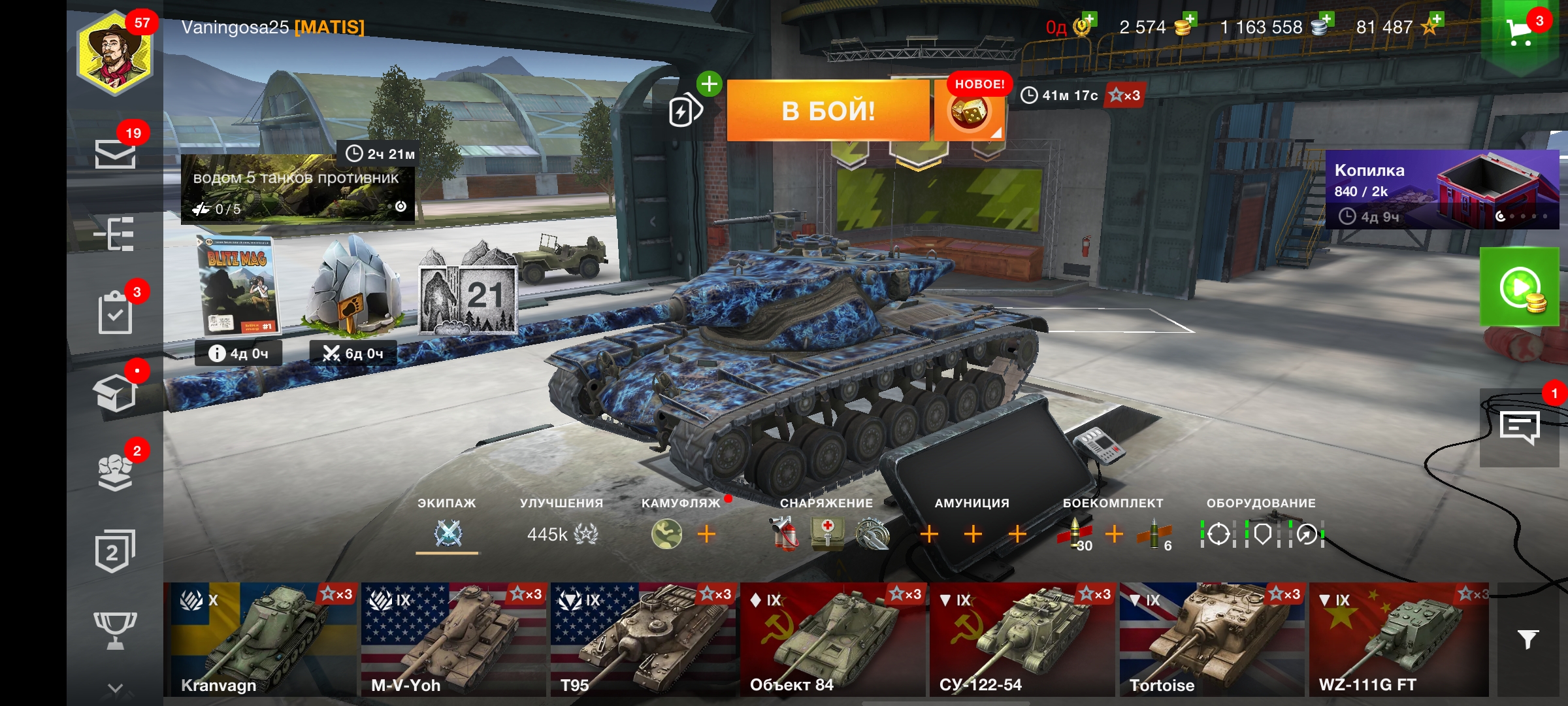Select the T95 tank

click(x=644, y=639)
